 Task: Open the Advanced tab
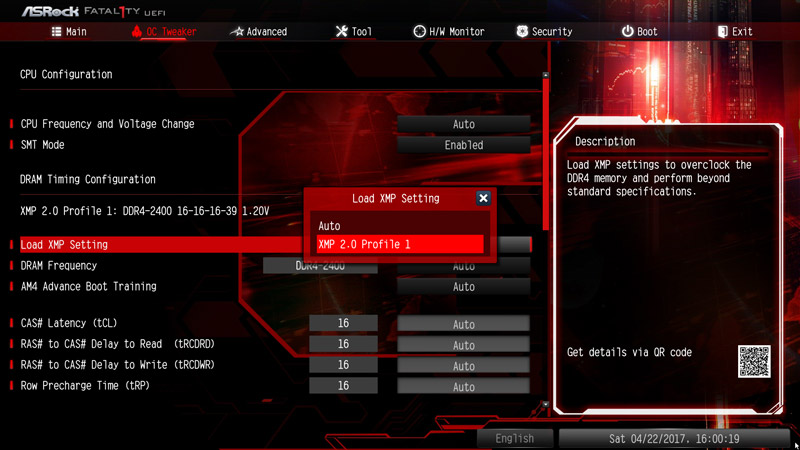pos(258,32)
